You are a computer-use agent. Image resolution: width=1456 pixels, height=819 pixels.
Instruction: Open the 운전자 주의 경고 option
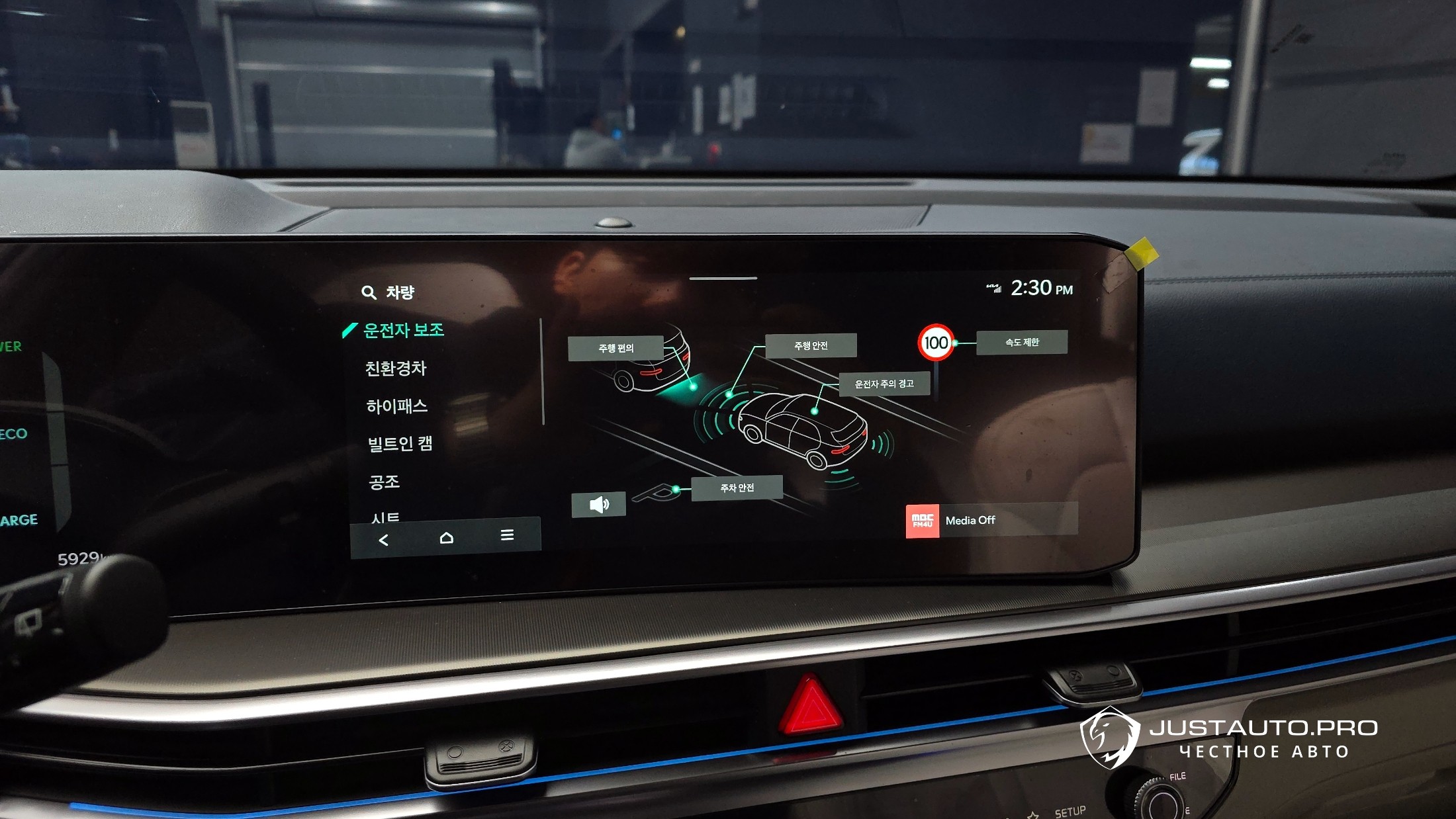coord(884,384)
